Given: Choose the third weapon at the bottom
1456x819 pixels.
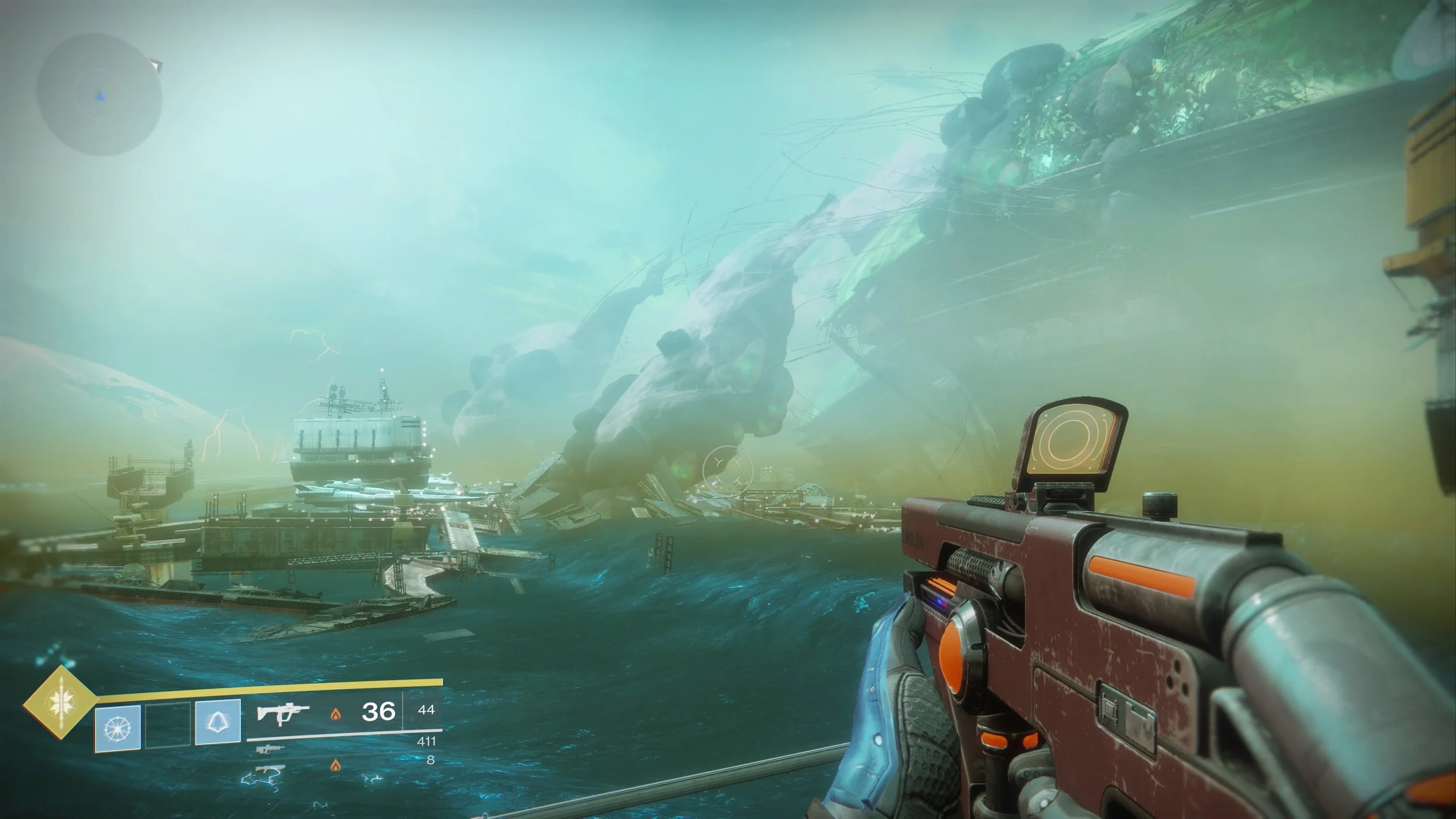Looking at the screenshot, I should (x=268, y=769).
